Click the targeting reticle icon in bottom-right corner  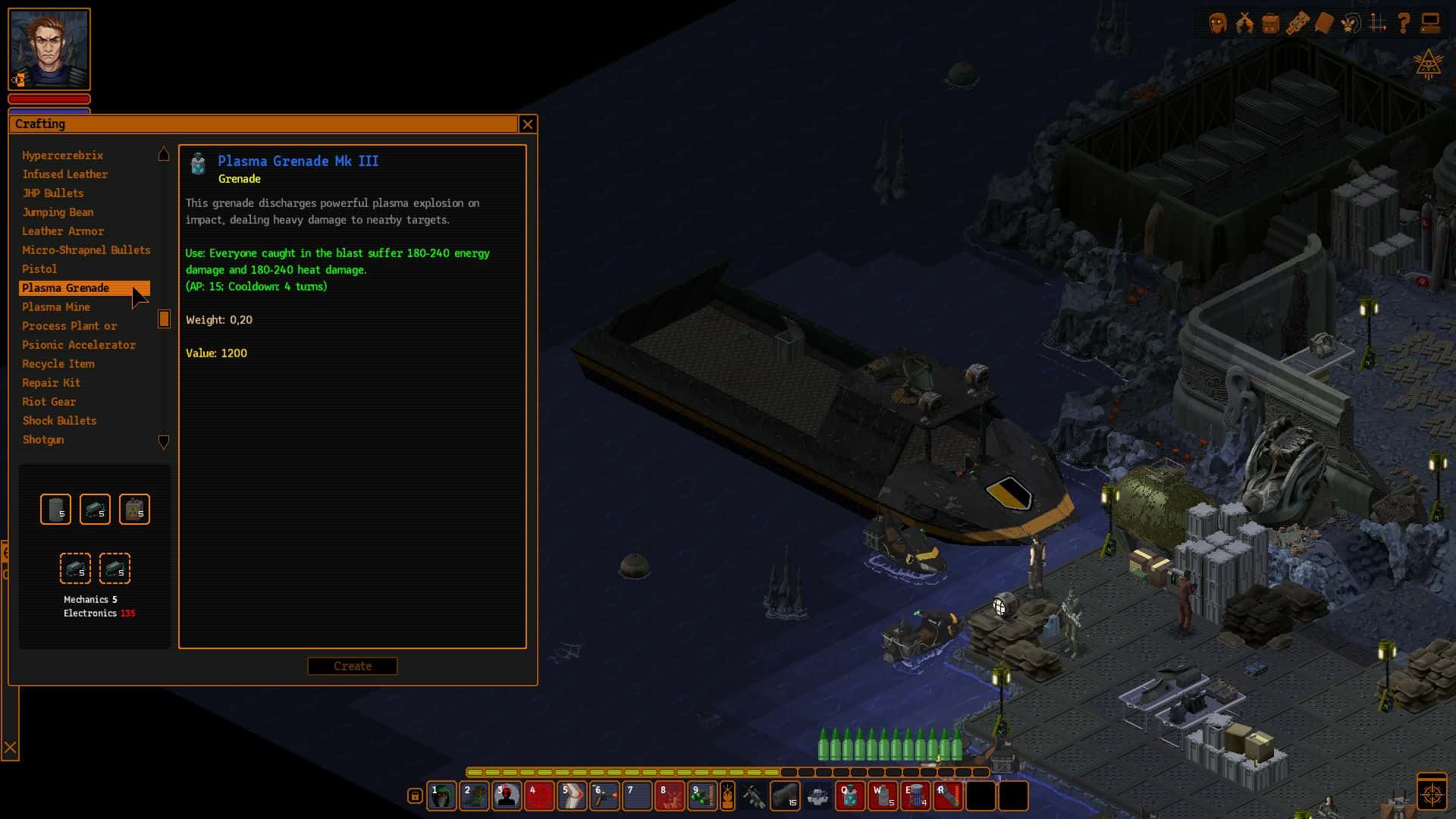click(1432, 791)
